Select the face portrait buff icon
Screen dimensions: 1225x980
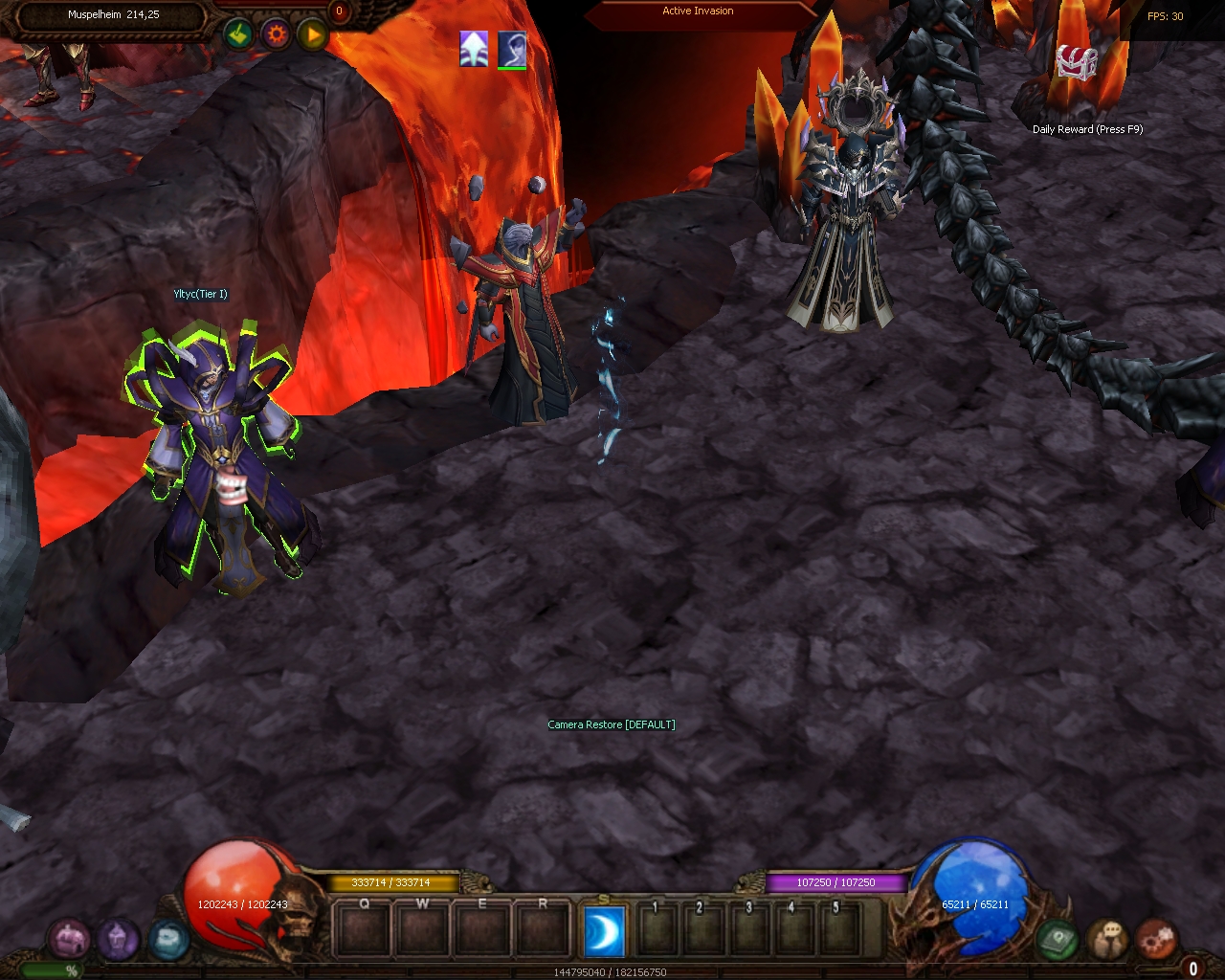click(x=512, y=48)
